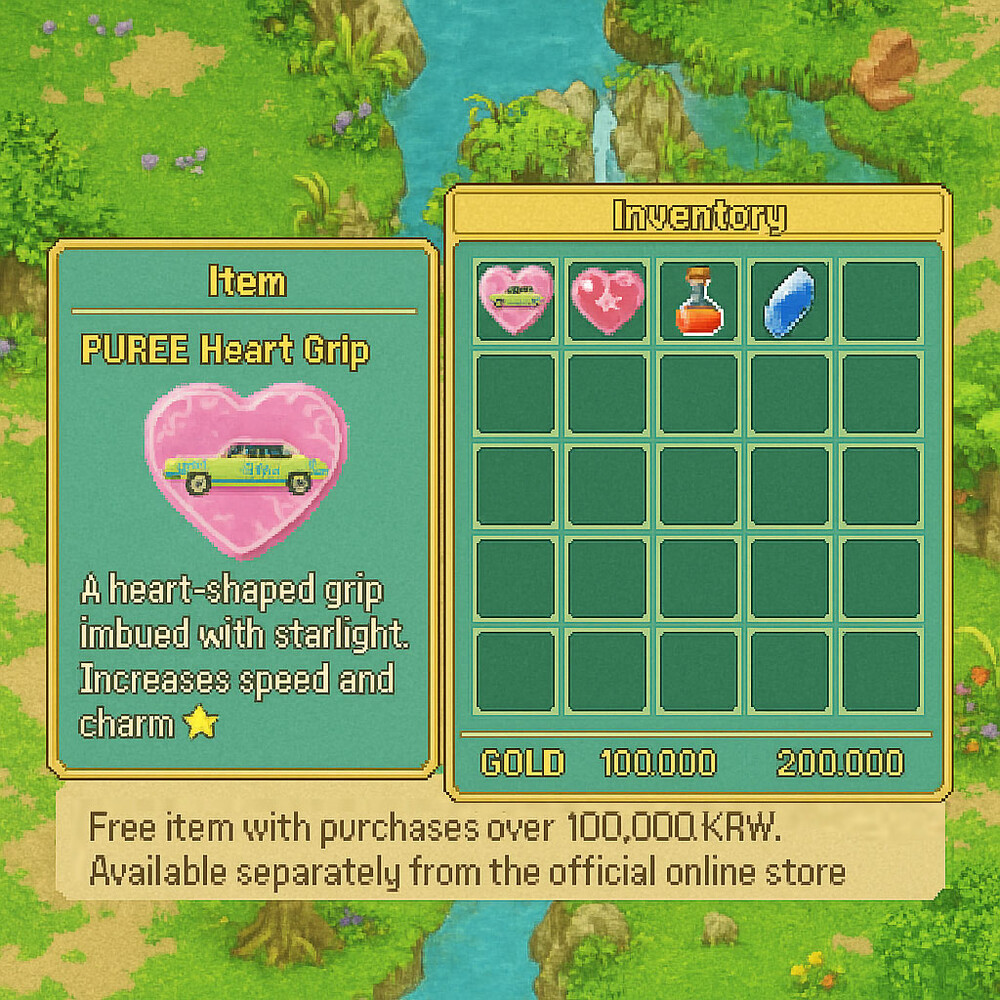
Task: Choose the pink star heart item slot
Action: [607, 301]
